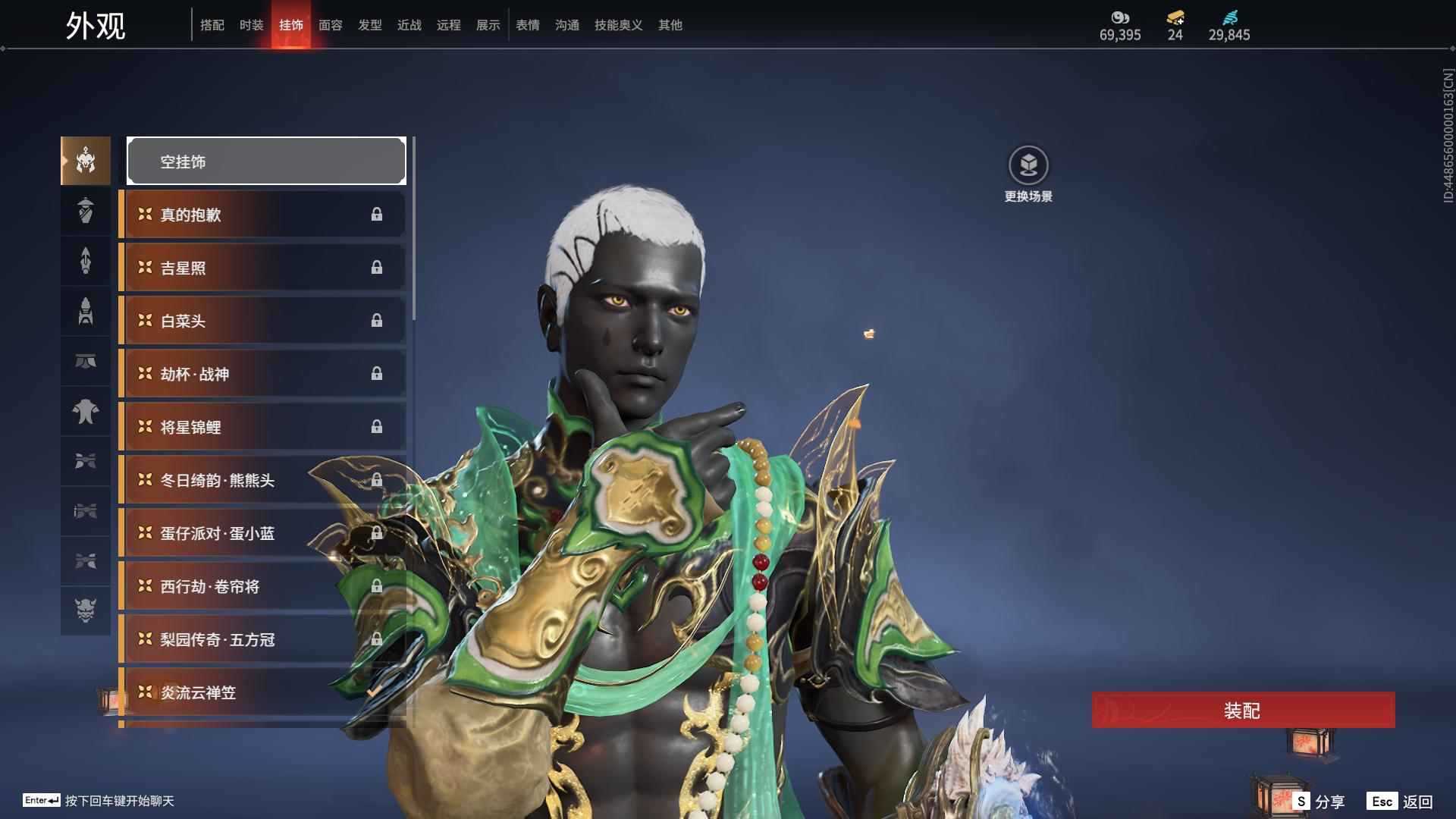Screen dimensions: 1456x819
Task: Open the 技能奥义 tab
Action: [x=618, y=25]
